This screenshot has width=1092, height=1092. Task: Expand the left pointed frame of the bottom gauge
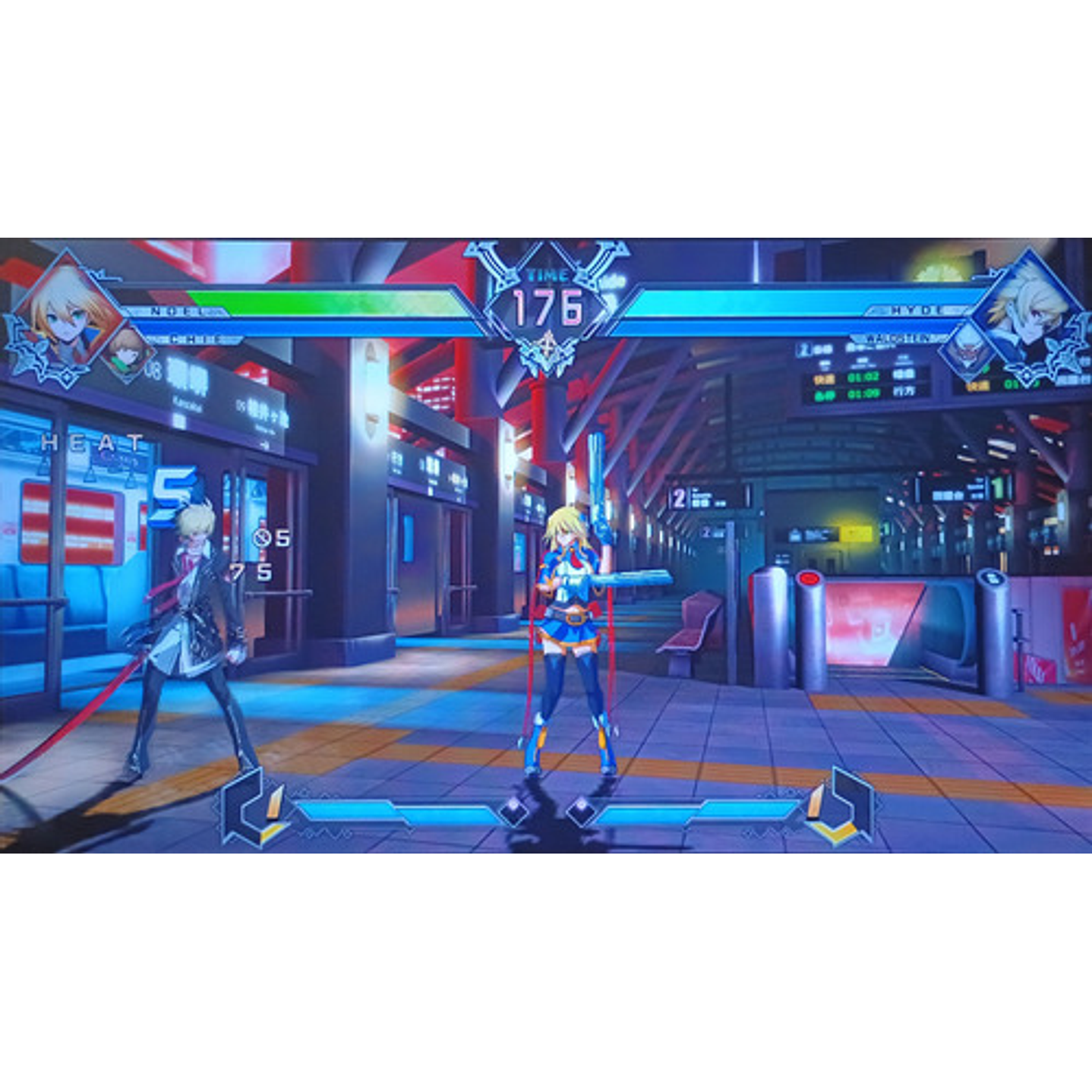tap(241, 806)
